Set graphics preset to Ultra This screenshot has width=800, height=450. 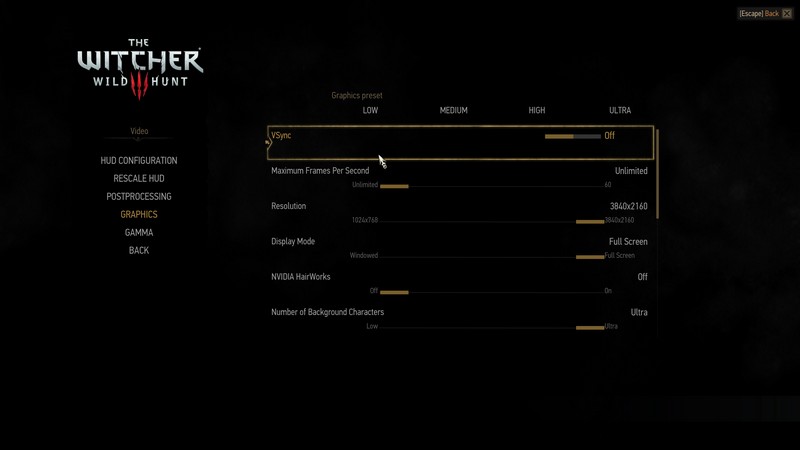coord(620,111)
